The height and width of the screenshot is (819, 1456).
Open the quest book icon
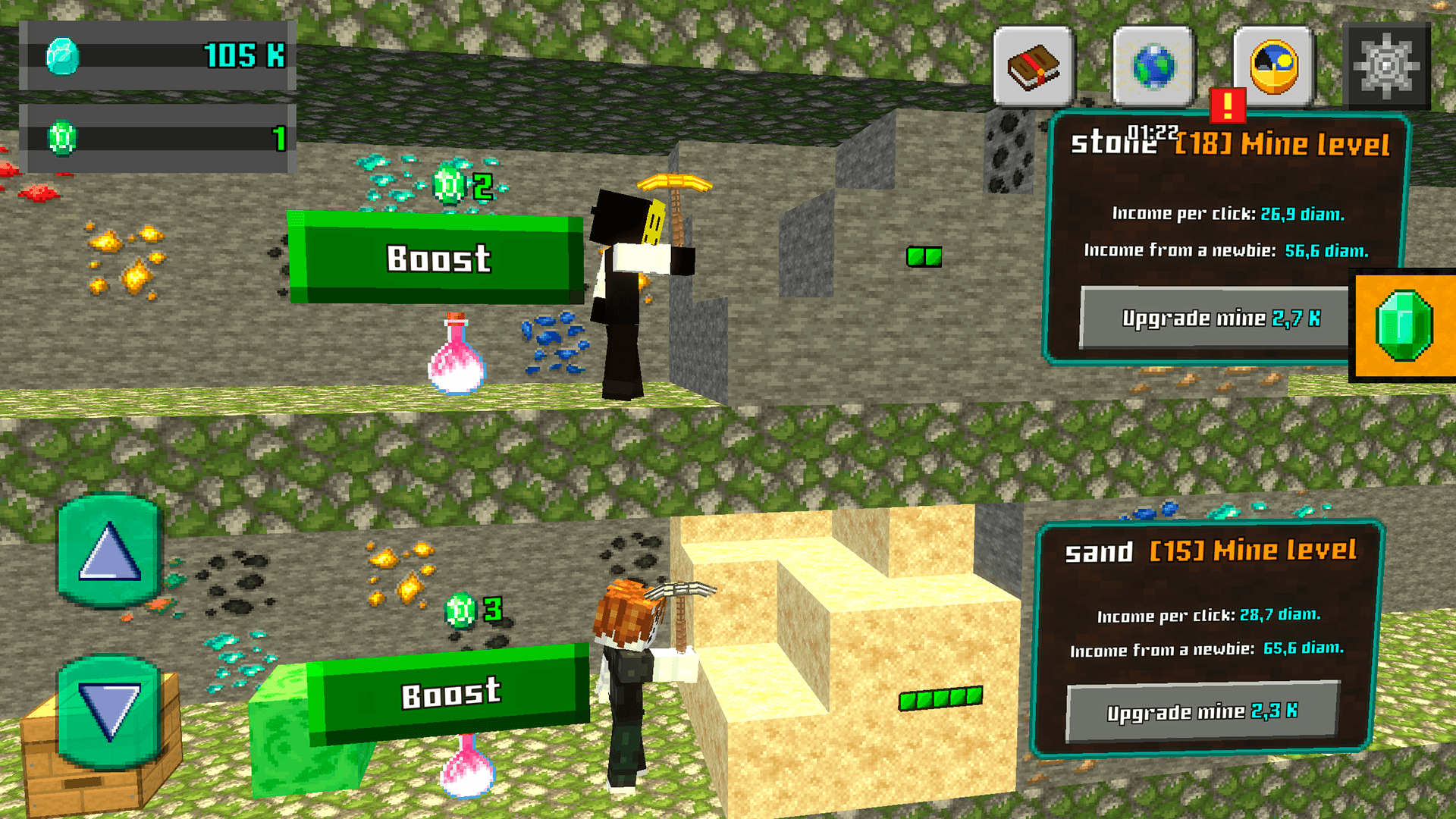(x=1031, y=65)
